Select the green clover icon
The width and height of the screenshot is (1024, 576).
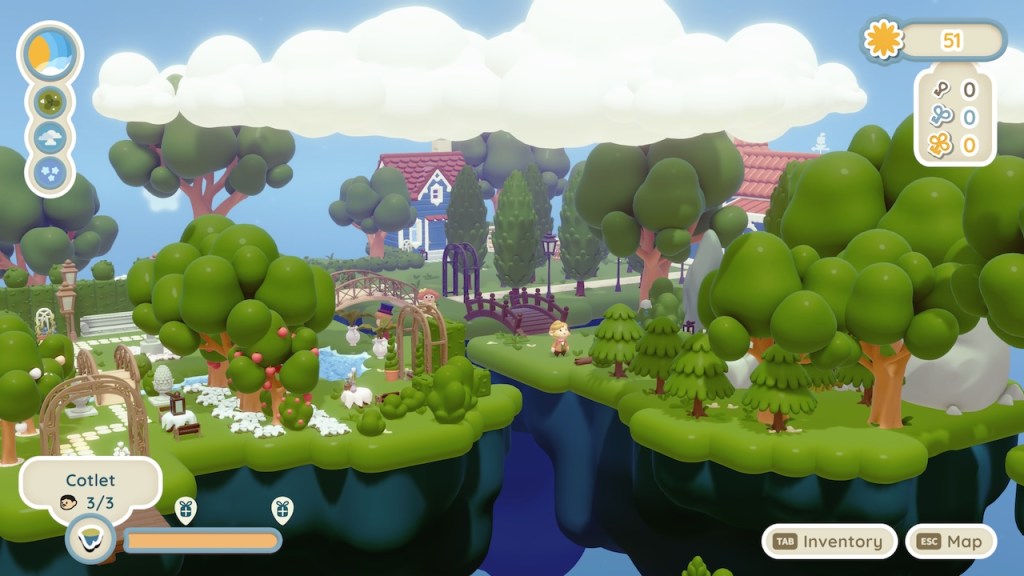(x=50, y=101)
